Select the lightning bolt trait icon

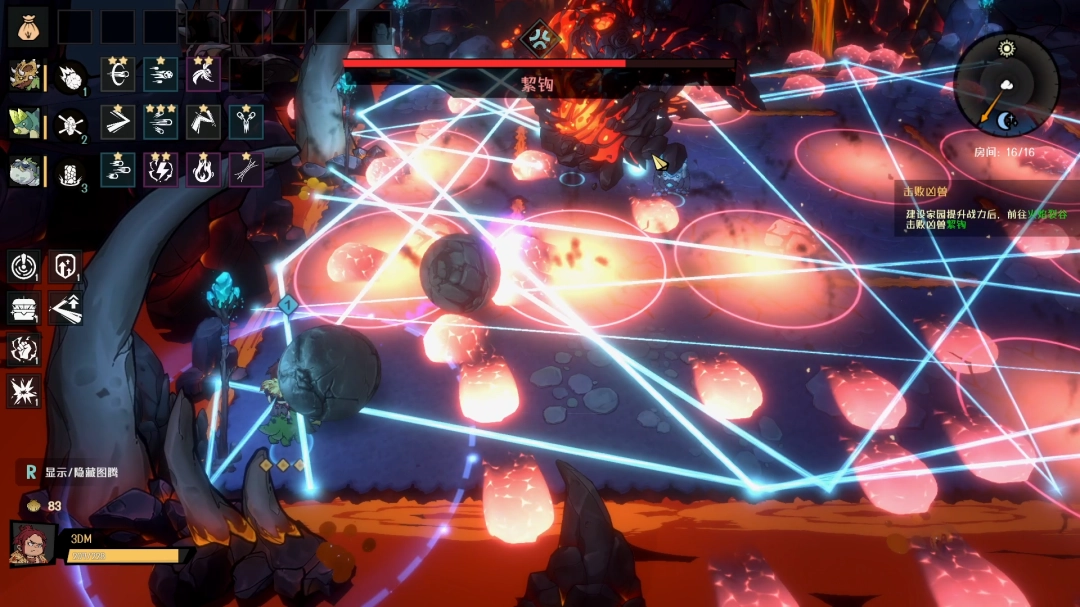pos(160,169)
